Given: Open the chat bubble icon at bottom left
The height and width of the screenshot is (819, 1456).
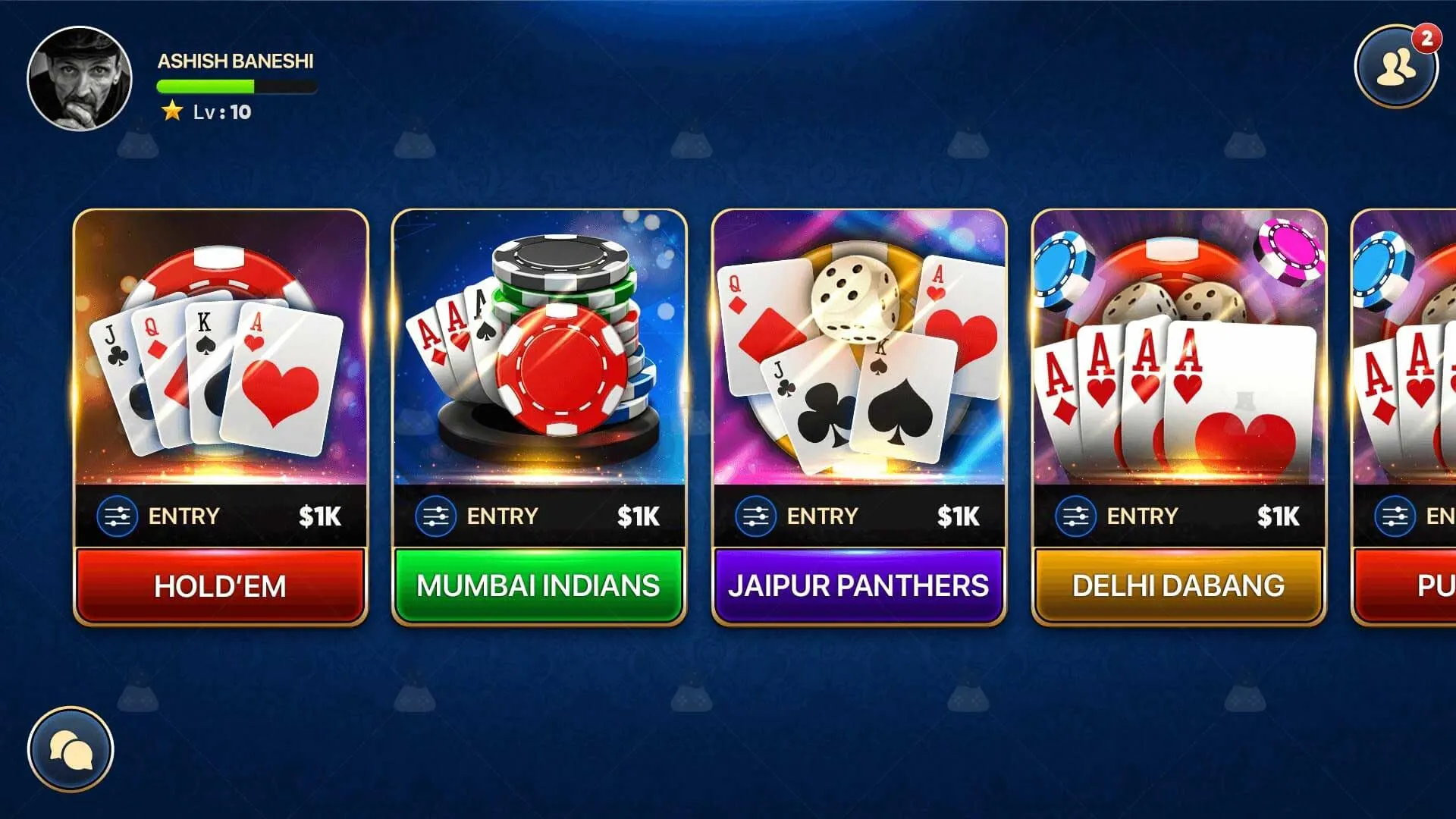Looking at the screenshot, I should point(71,748).
